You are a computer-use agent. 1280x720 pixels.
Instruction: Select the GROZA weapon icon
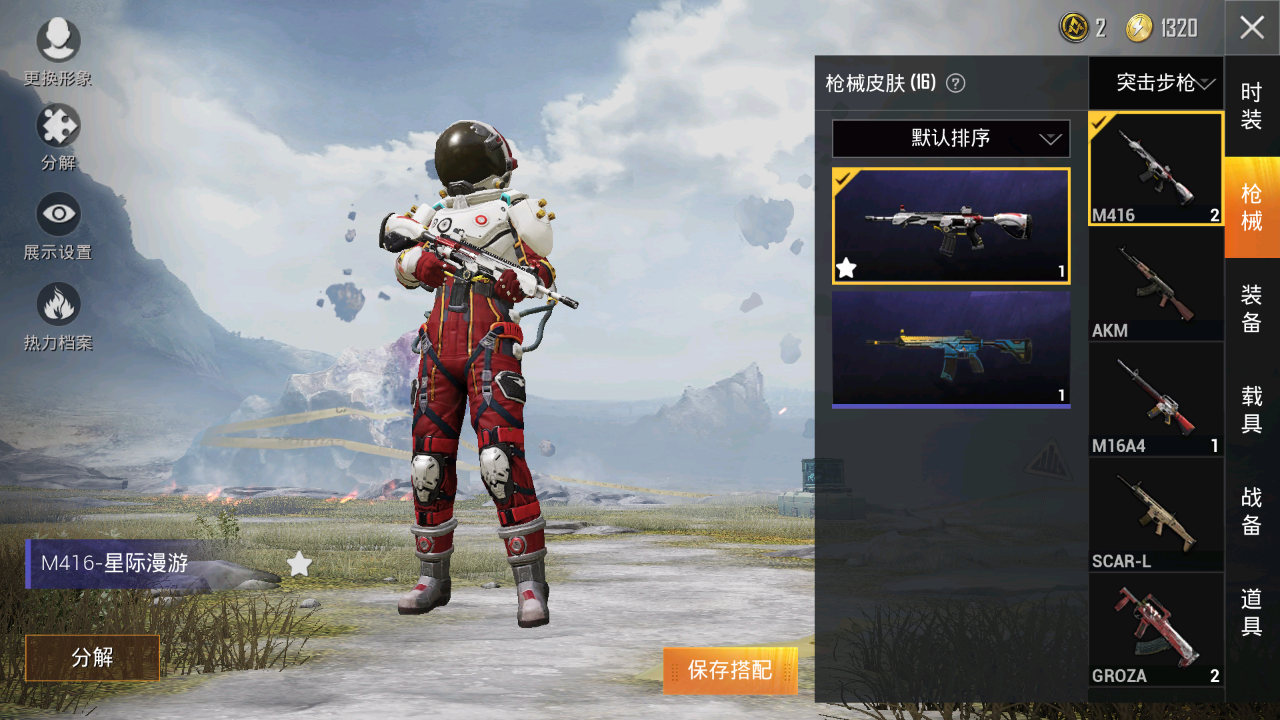coord(1155,628)
